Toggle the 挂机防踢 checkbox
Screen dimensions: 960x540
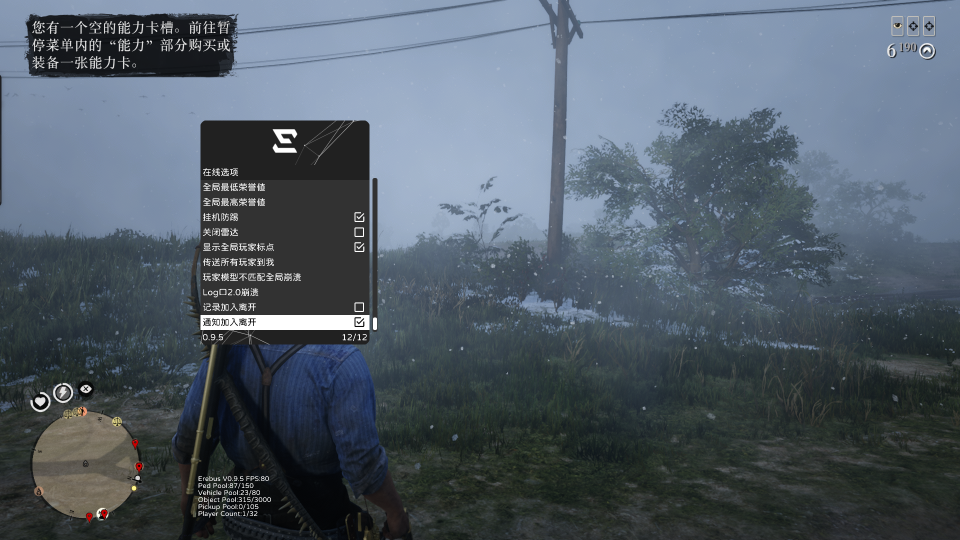coord(359,217)
